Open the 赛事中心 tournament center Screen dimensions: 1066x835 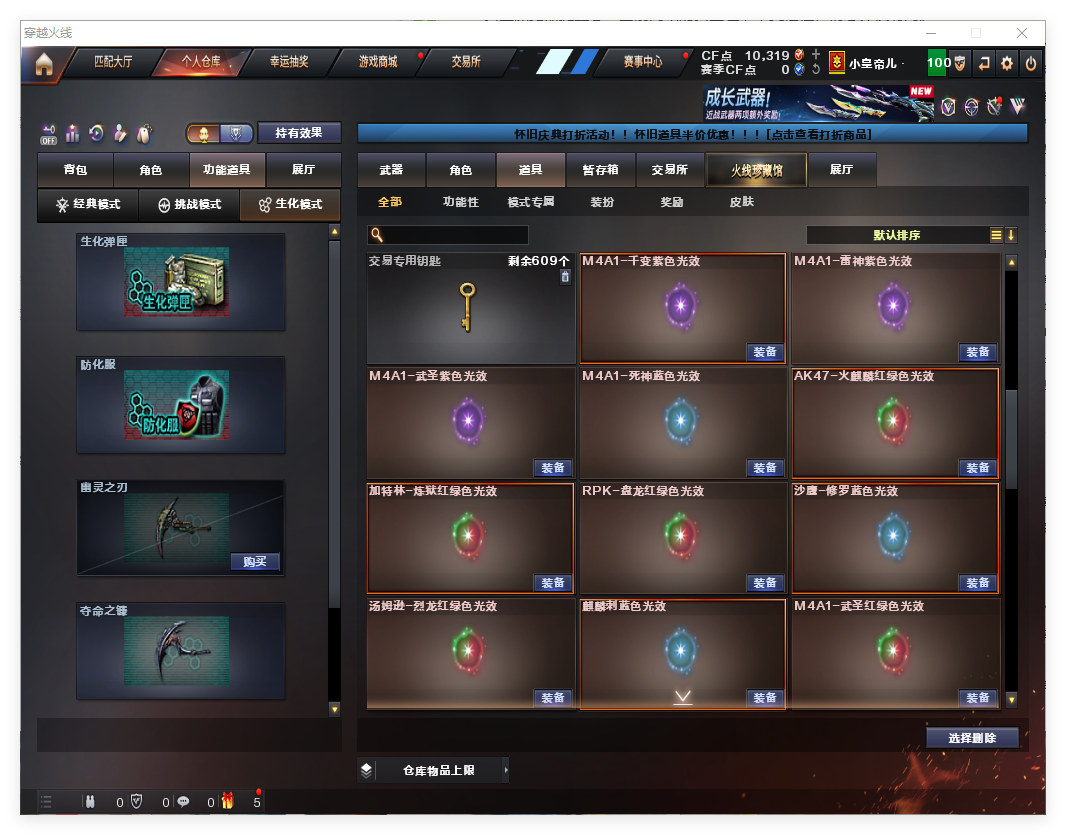pos(643,62)
